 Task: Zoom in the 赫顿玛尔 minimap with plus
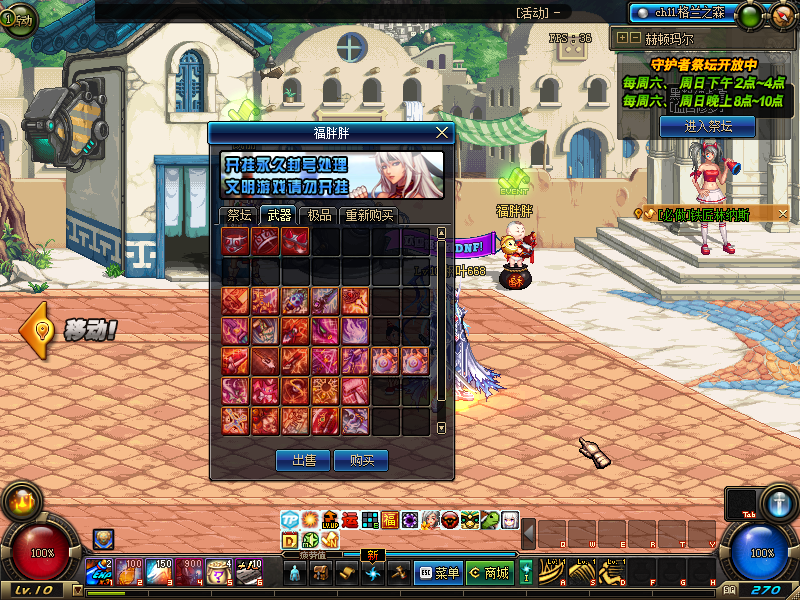click(x=623, y=38)
